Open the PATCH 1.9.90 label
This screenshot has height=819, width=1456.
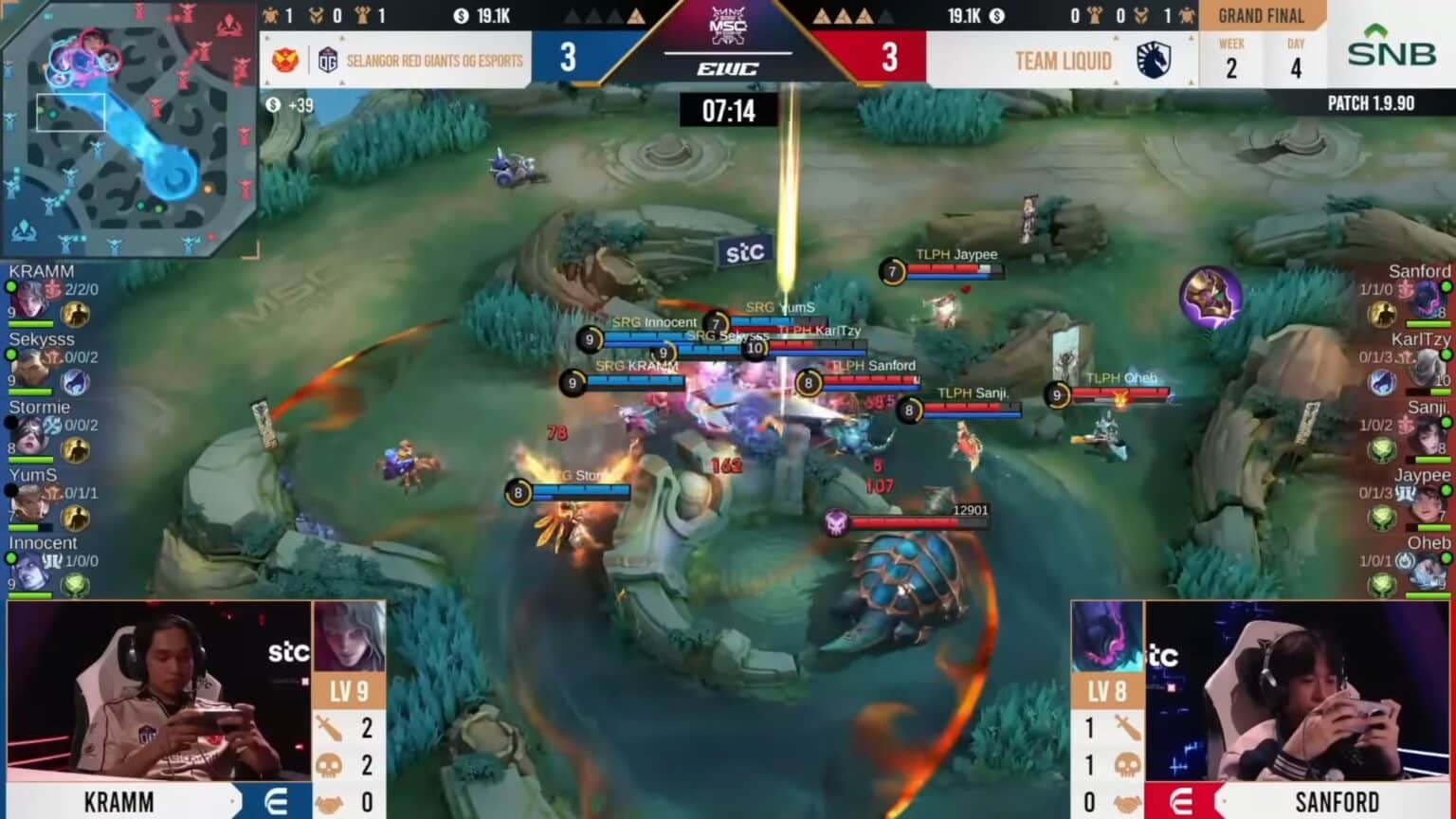point(1373,102)
